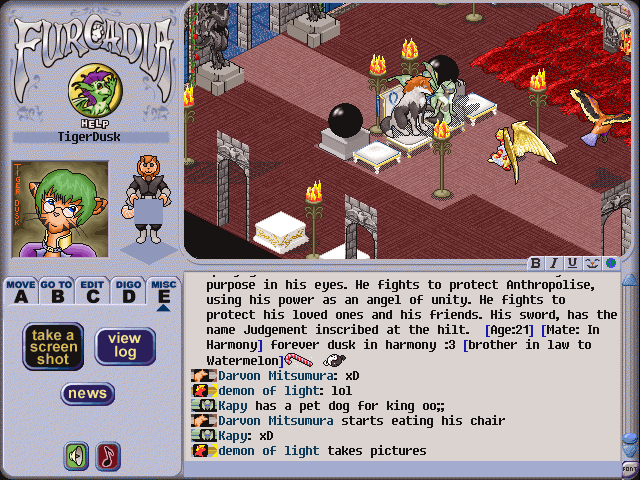The width and height of the screenshot is (640, 480).
Task: Click the chat scrollbar up arrow
Action: click(629, 281)
